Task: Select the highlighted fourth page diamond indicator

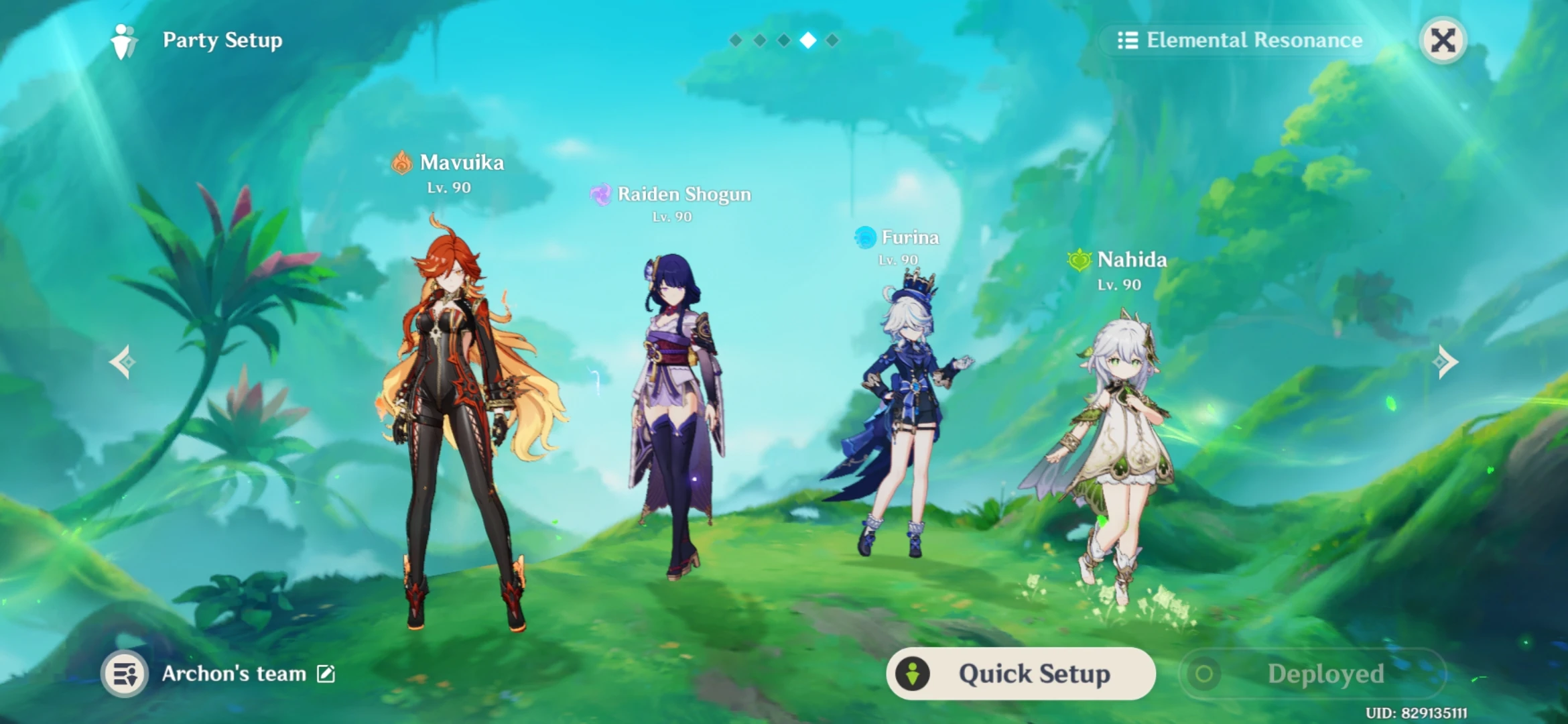Action: pyautogui.click(x=807, y=40)
